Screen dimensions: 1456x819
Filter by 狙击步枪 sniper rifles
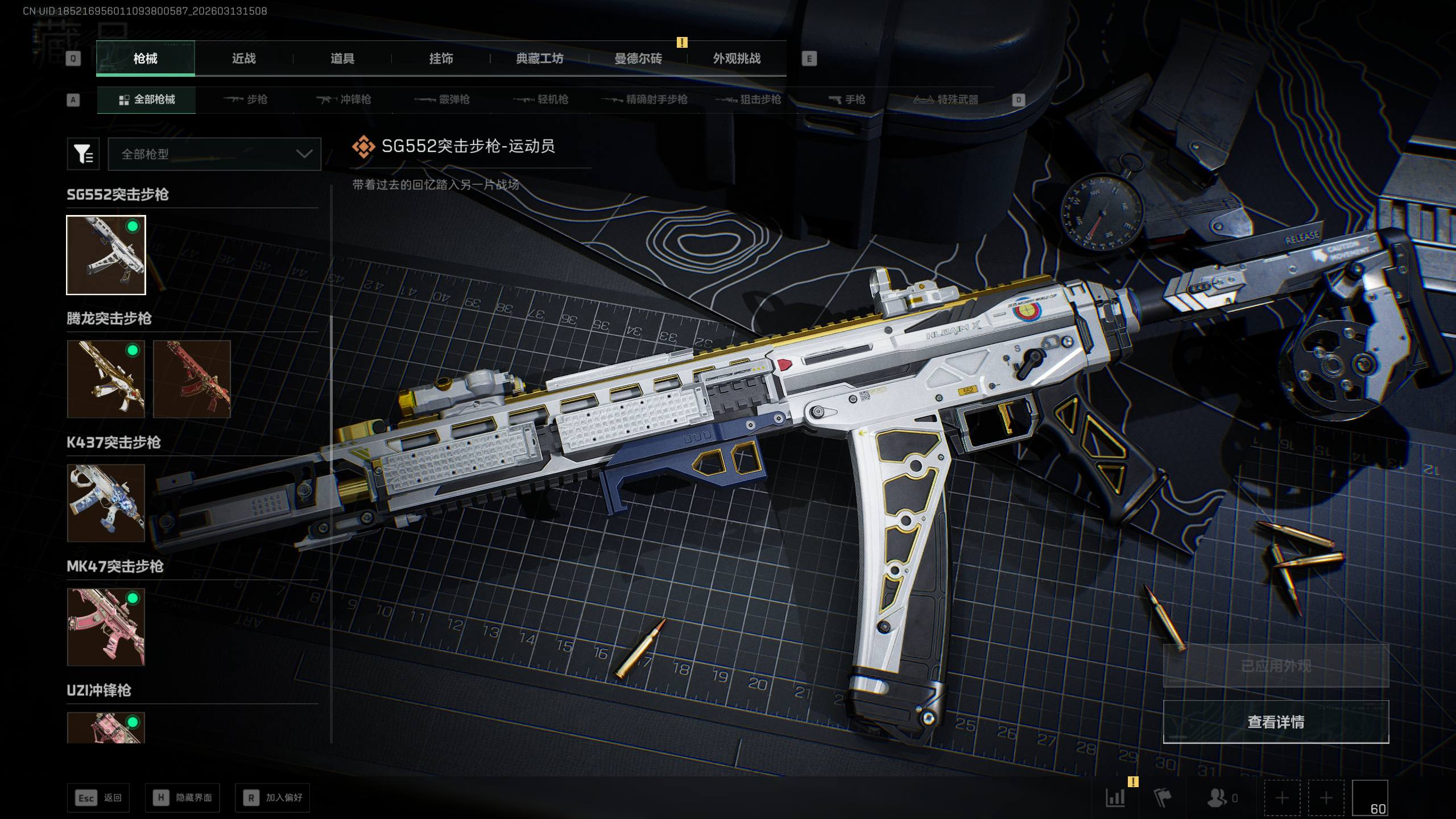pyautogui.click(x=748, y=100)
